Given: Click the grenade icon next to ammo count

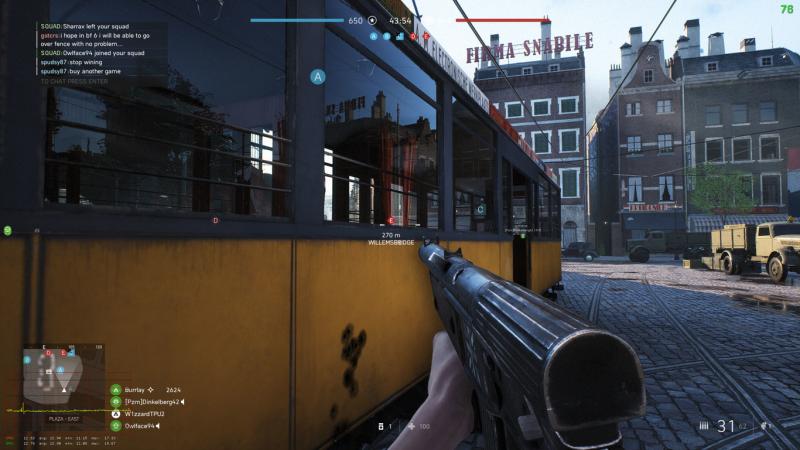Looking at the screenshot, I should tap(765, 427).
